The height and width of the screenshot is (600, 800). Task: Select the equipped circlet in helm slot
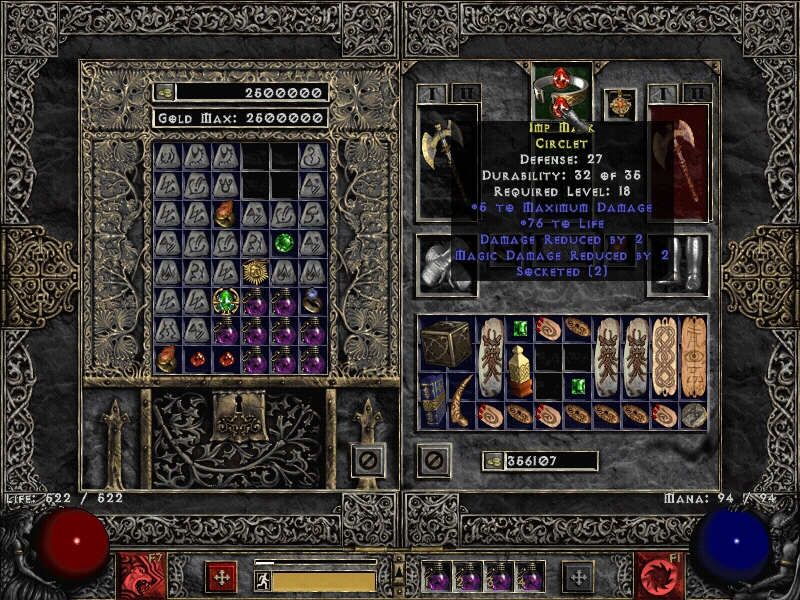[x=559, y=93]
